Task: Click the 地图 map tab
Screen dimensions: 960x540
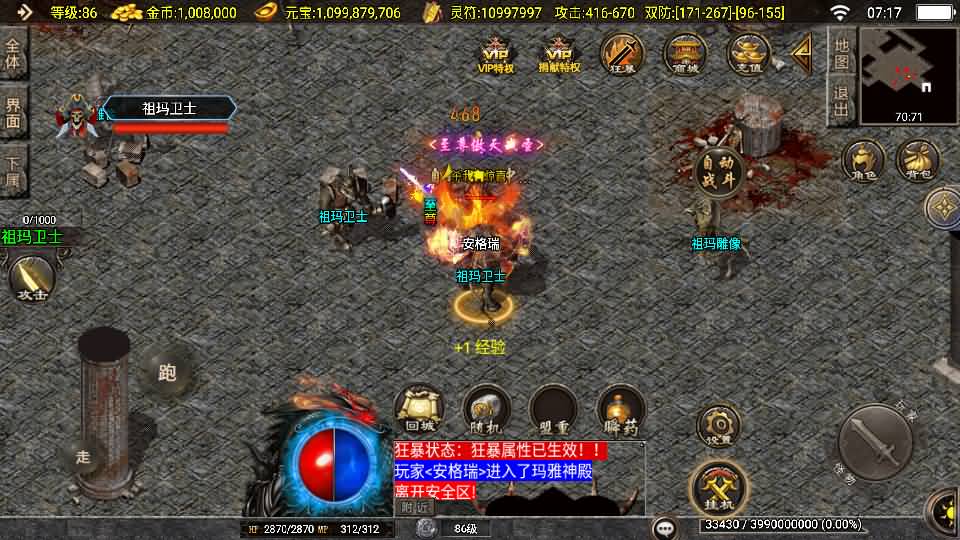Action: (841, 54)
